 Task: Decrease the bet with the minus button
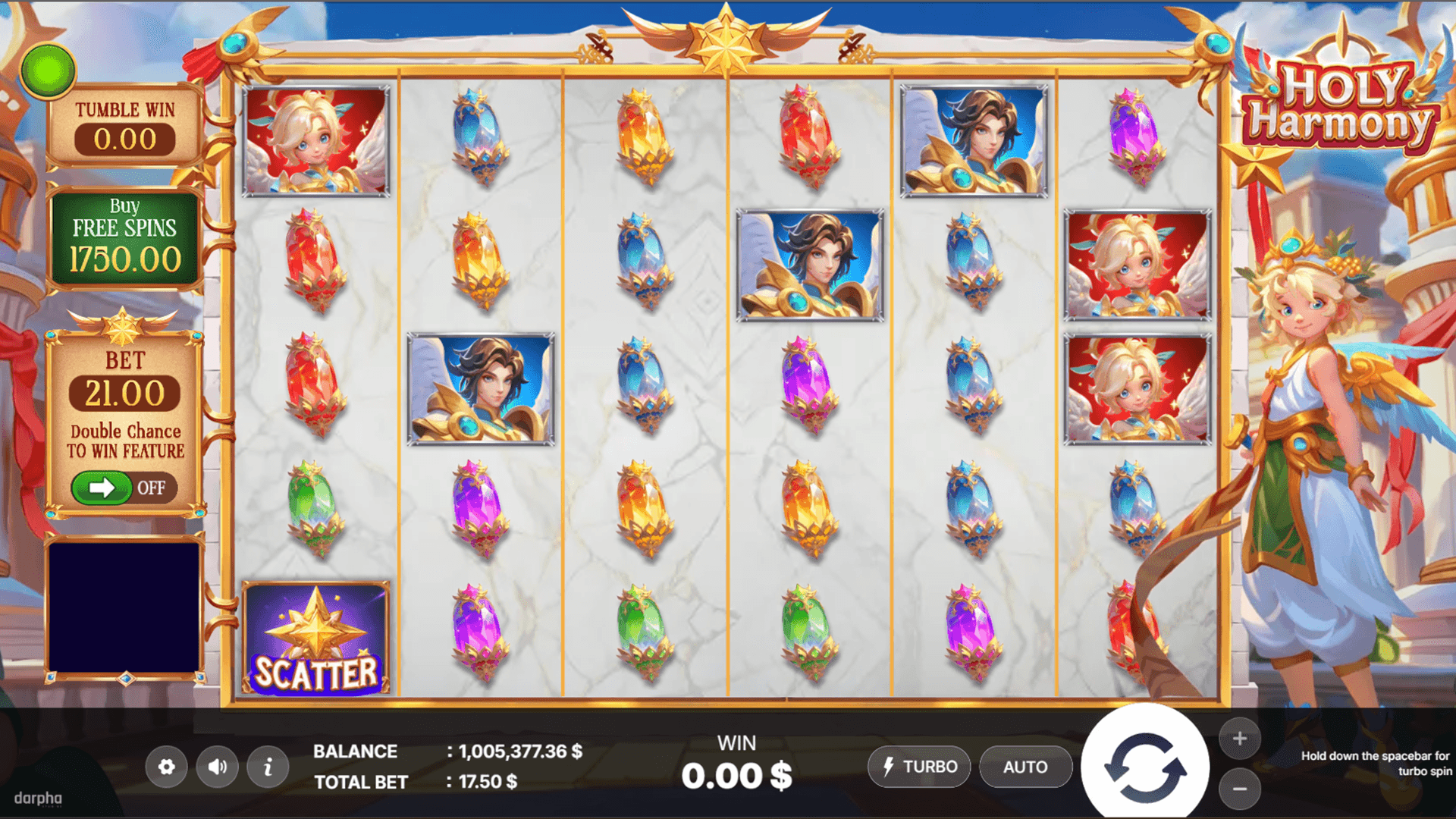[x=1240, y=789]
